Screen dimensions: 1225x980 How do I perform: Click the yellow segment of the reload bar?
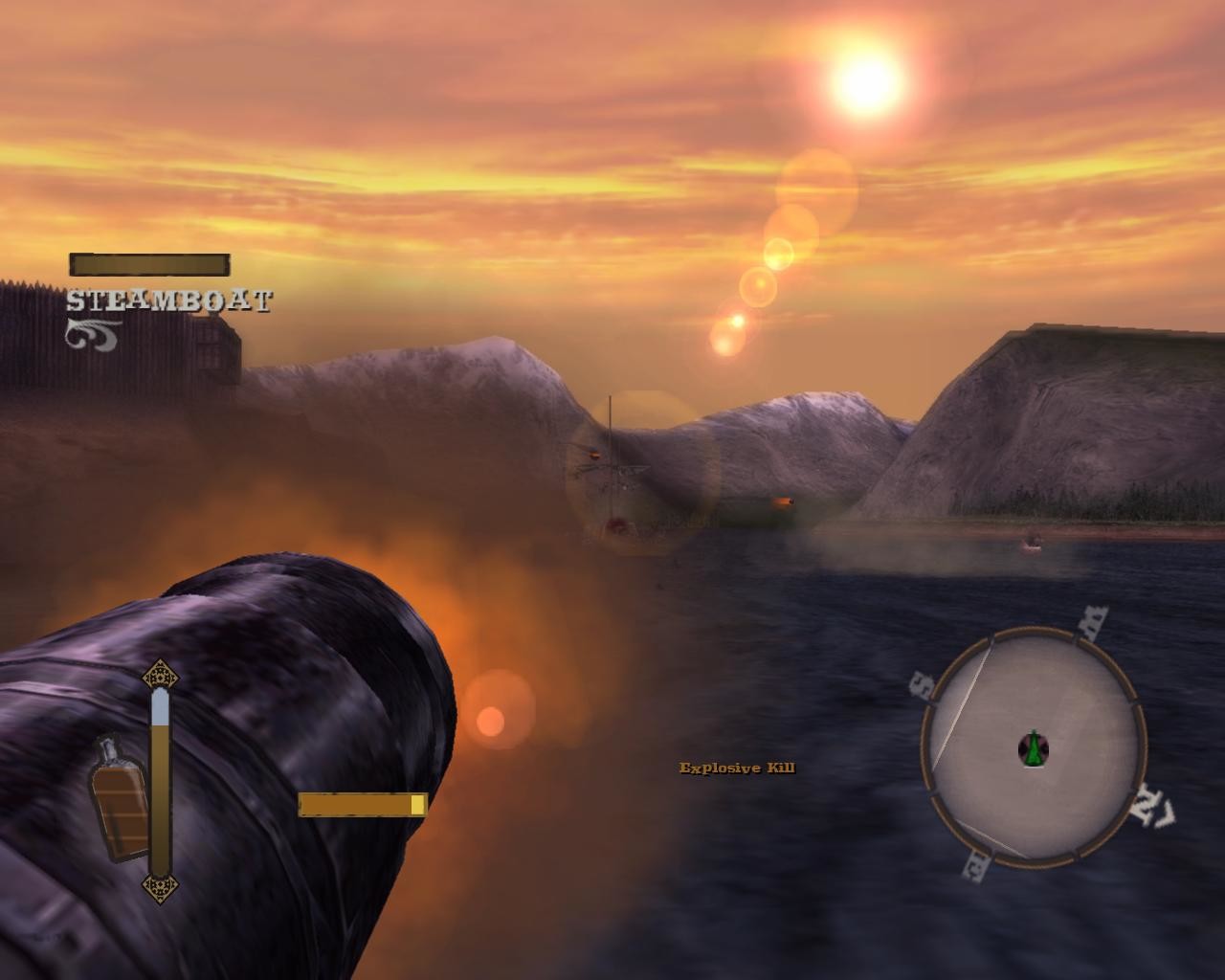click(x=418, y=805)
